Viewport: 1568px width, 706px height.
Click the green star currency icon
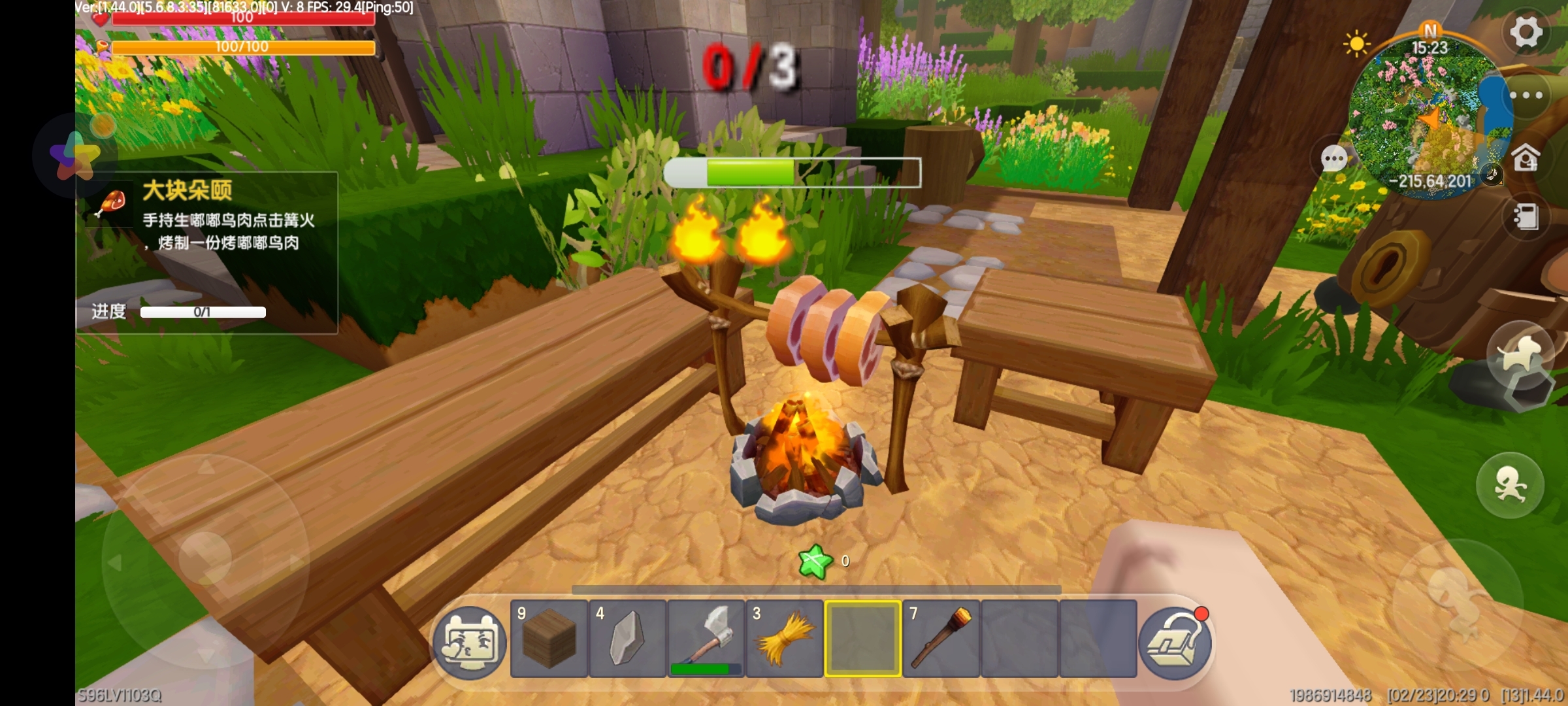point(815,561)
